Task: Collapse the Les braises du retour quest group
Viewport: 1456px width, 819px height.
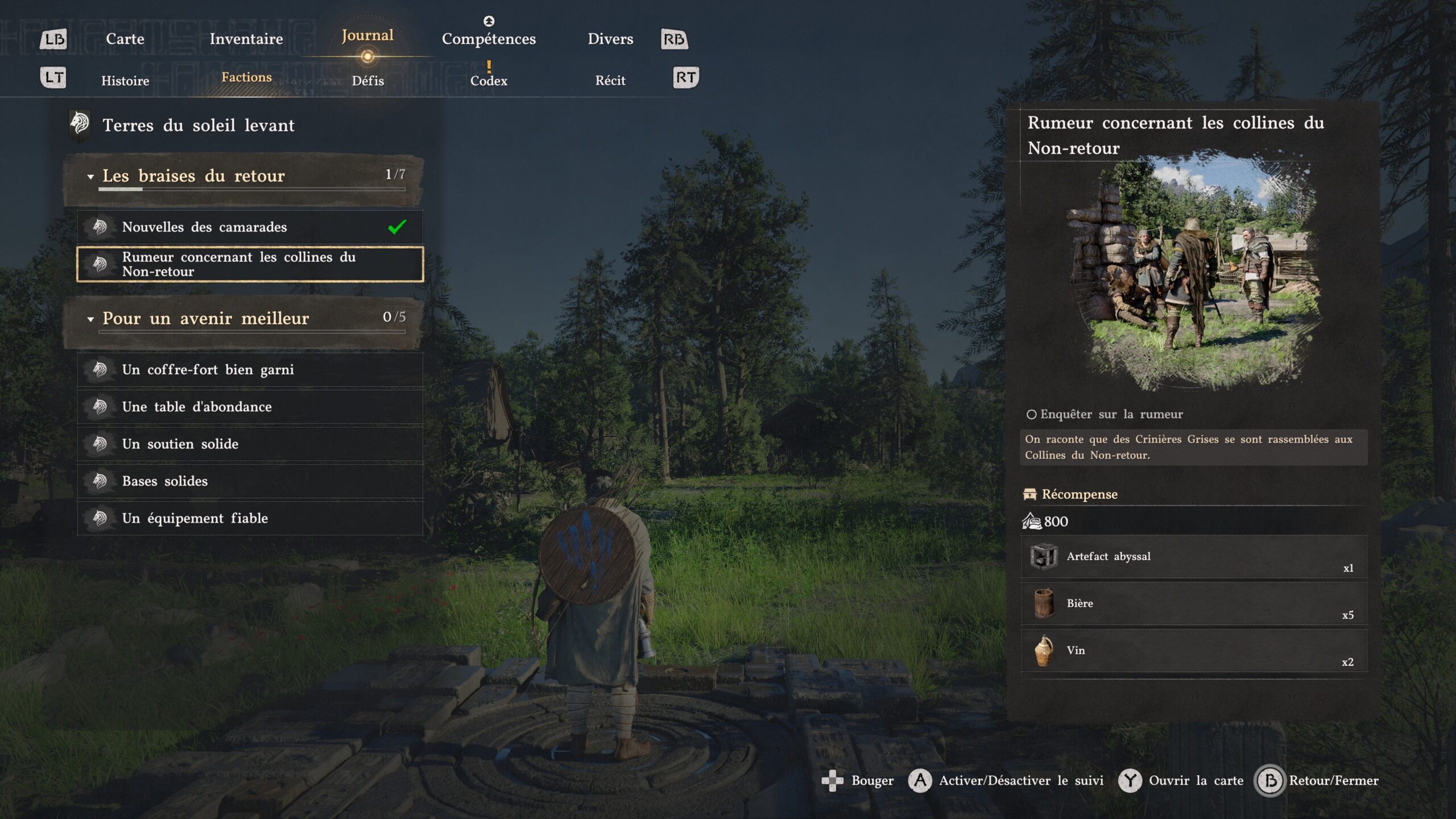Action: pos(90,176)
